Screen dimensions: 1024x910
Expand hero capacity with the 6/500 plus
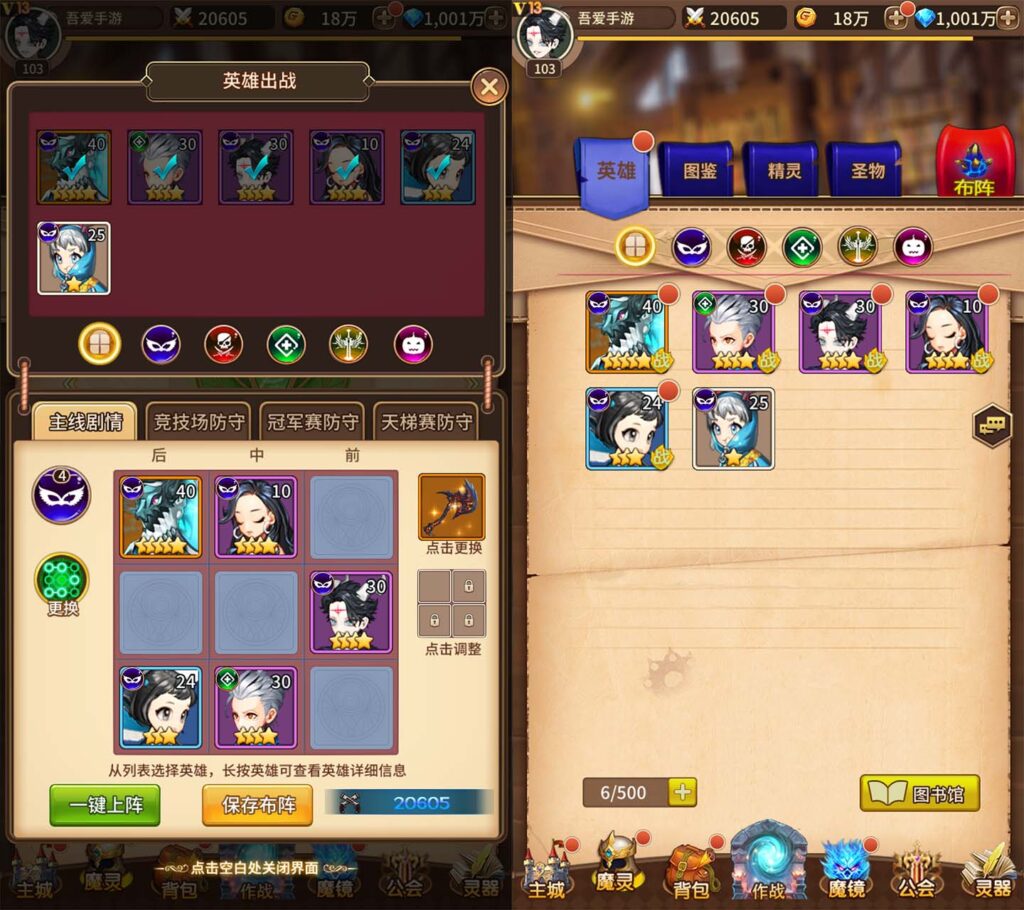point(683,793)
